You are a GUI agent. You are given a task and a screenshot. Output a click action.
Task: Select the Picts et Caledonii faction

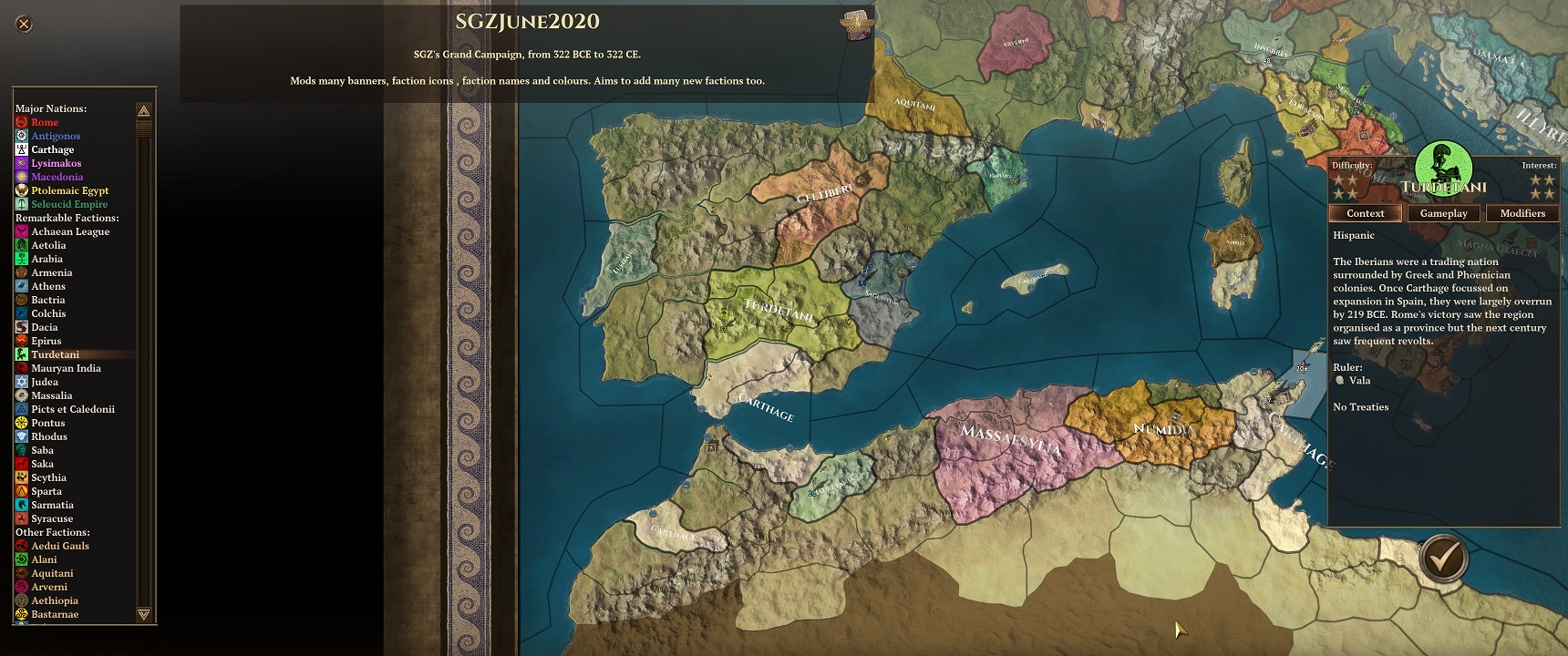pos(73,409)
